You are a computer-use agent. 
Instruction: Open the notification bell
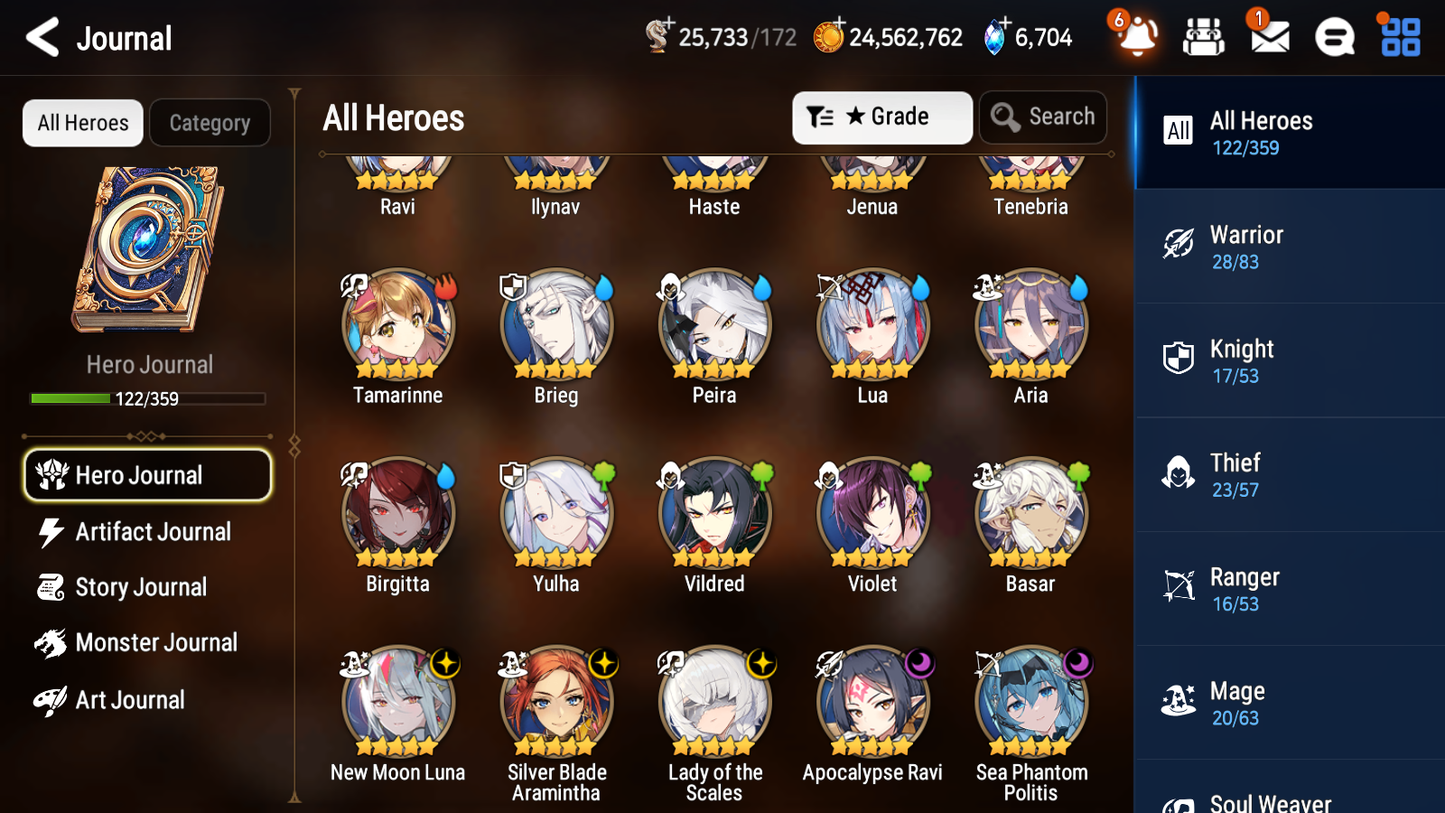pos(1137,37)
